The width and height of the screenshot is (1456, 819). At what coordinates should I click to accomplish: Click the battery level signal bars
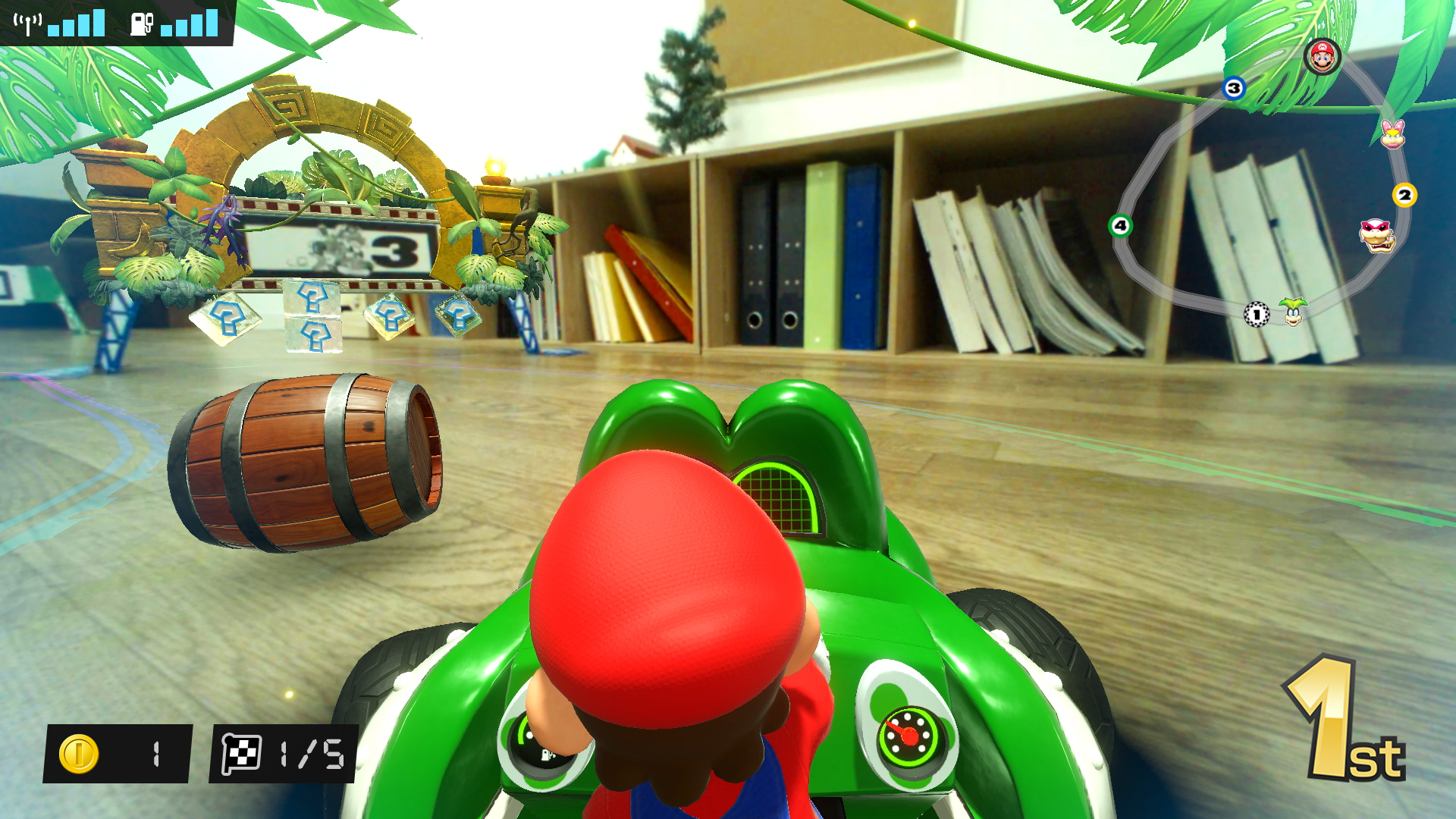click(190, 23)
